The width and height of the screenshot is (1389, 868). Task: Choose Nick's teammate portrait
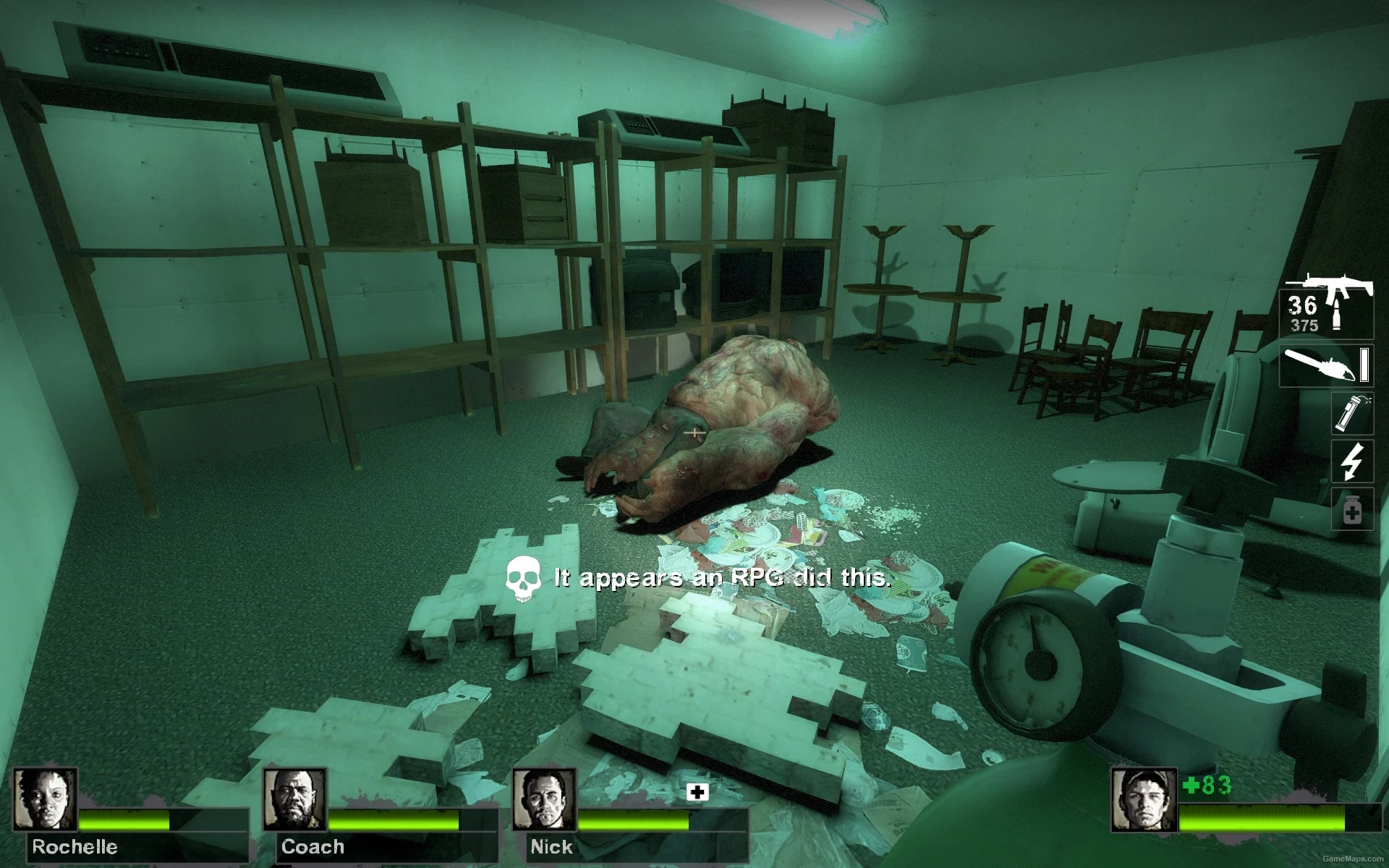click(543, 799)
